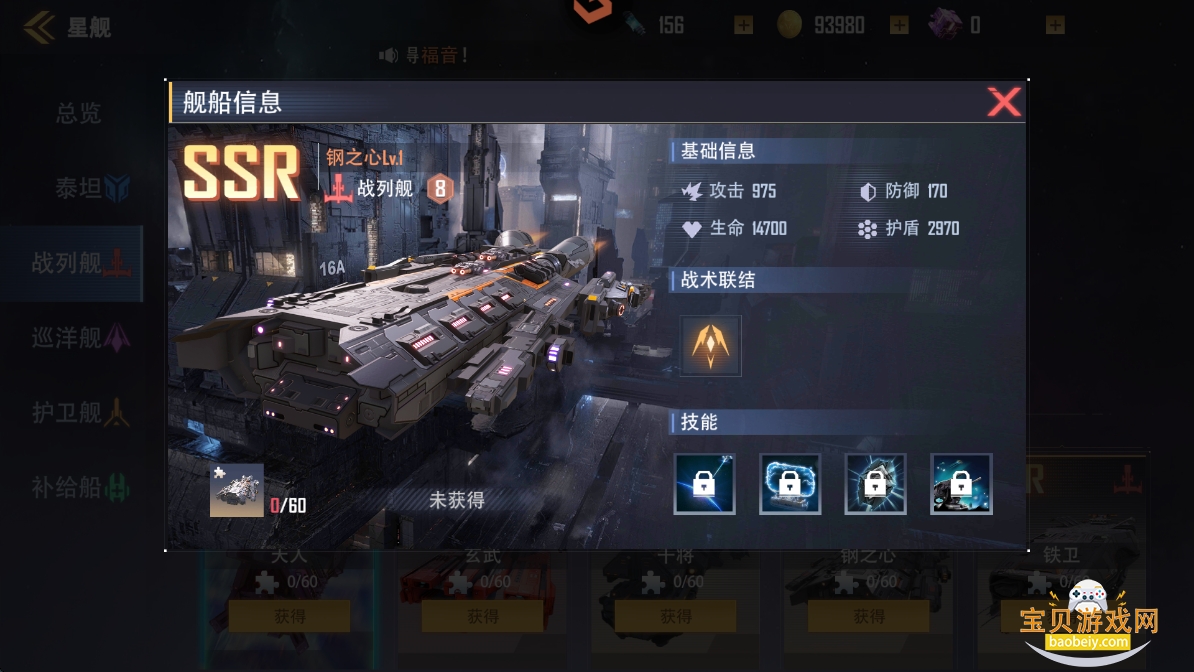This screenshot has width=1194, height=672.
Task: Select the locked gun turret skill
Action: pyautogui.click(x=961, y=484)
